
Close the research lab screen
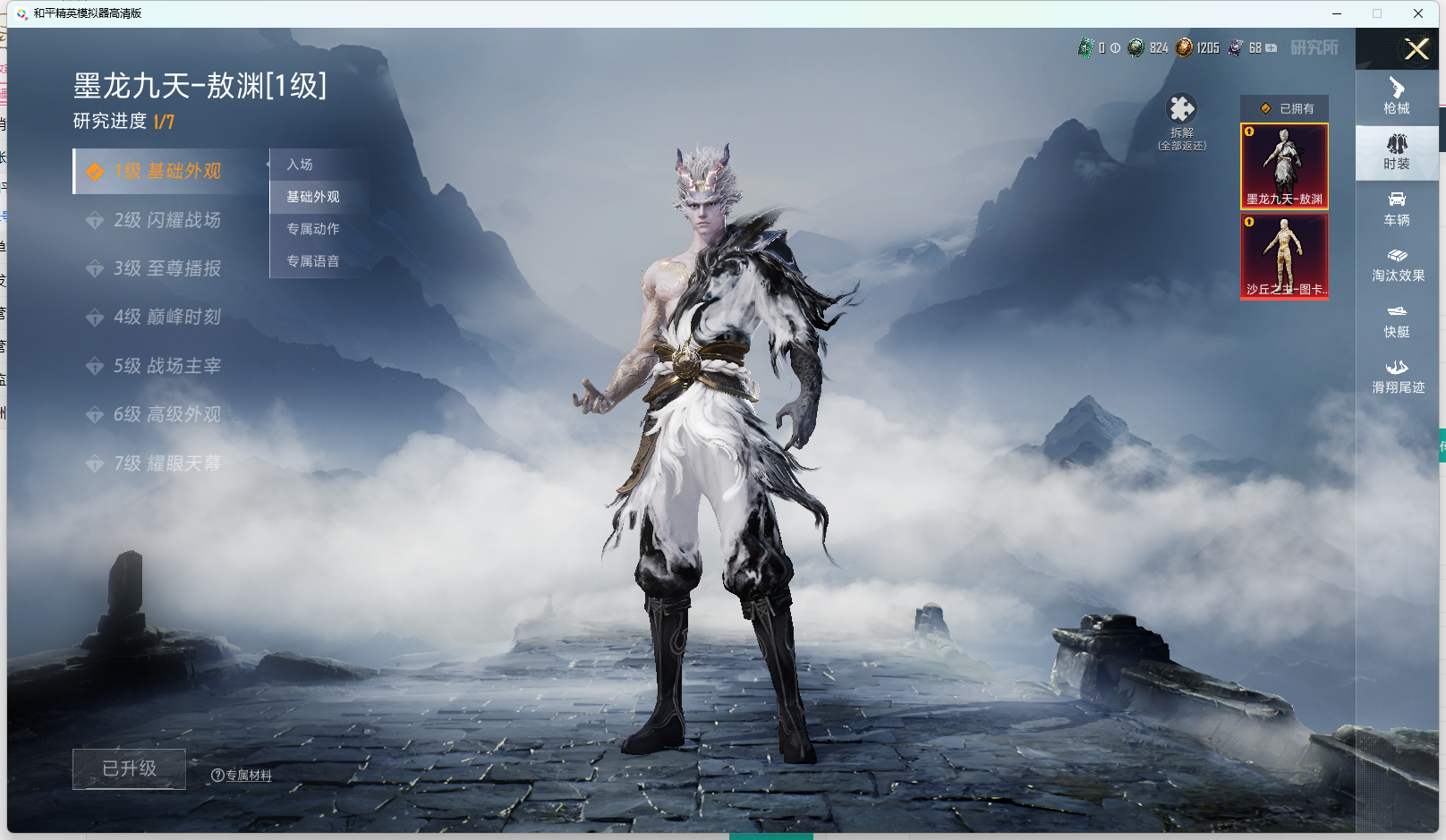1416,48
